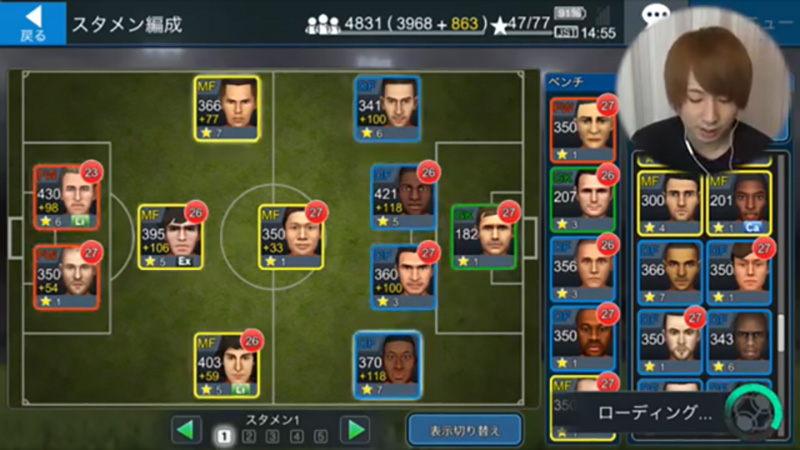The image size is (800, 450).
Task: Select the DF player card rated 370
Action: coord(386,365)
